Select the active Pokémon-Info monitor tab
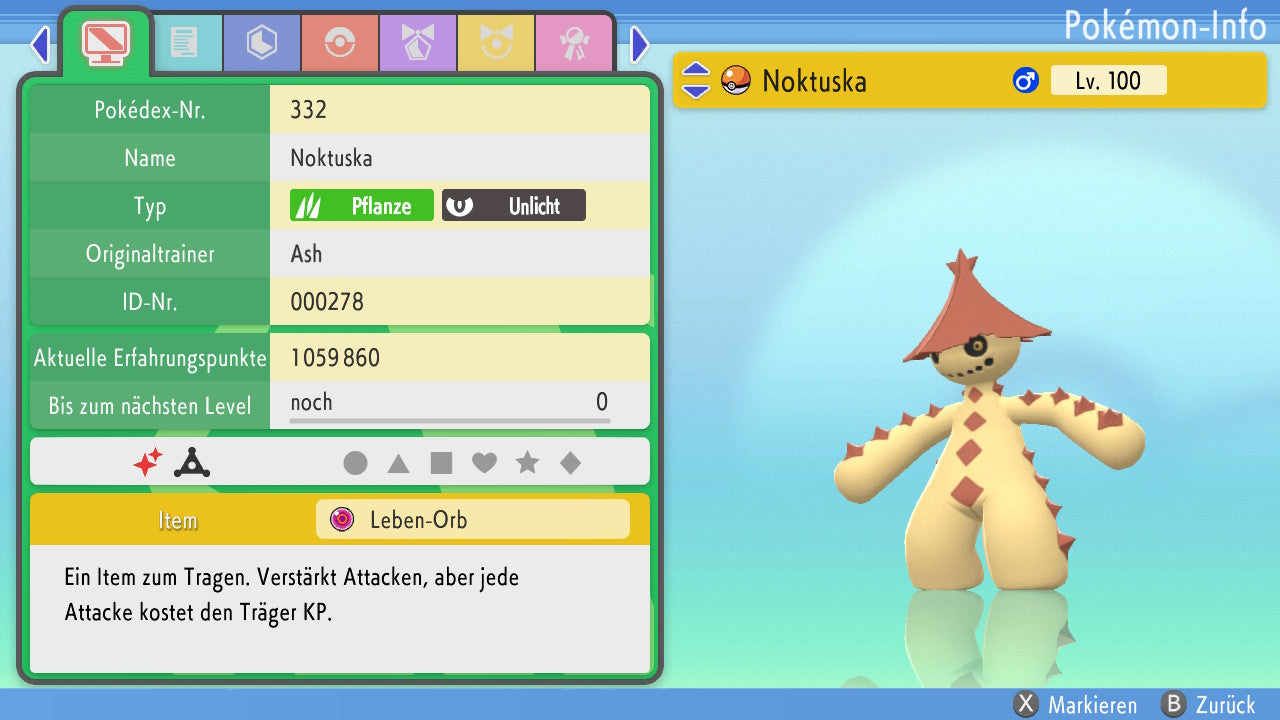 pyautogui.click(x=105, y=41)
